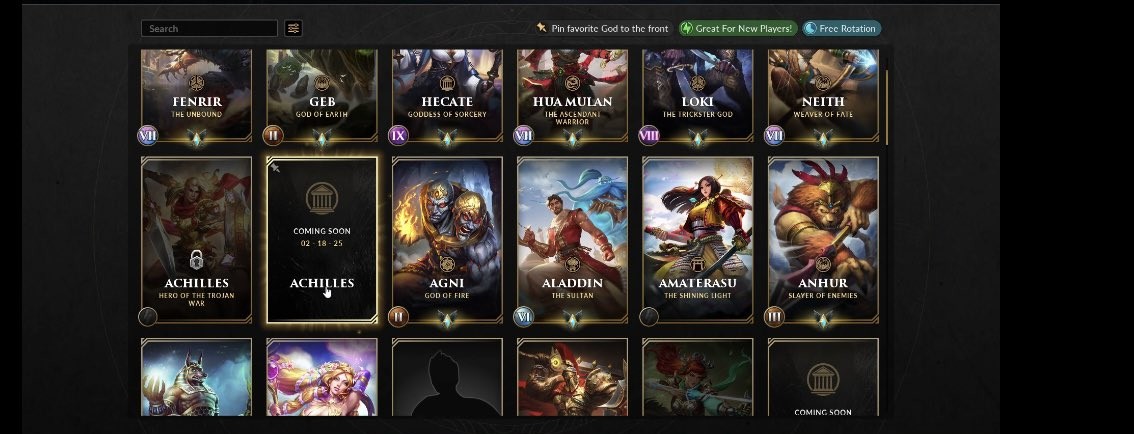Open the Coming Soon 02-18-25 Achilles card
This screenshot has height=434, width=1134.
[x=322, y=239]
